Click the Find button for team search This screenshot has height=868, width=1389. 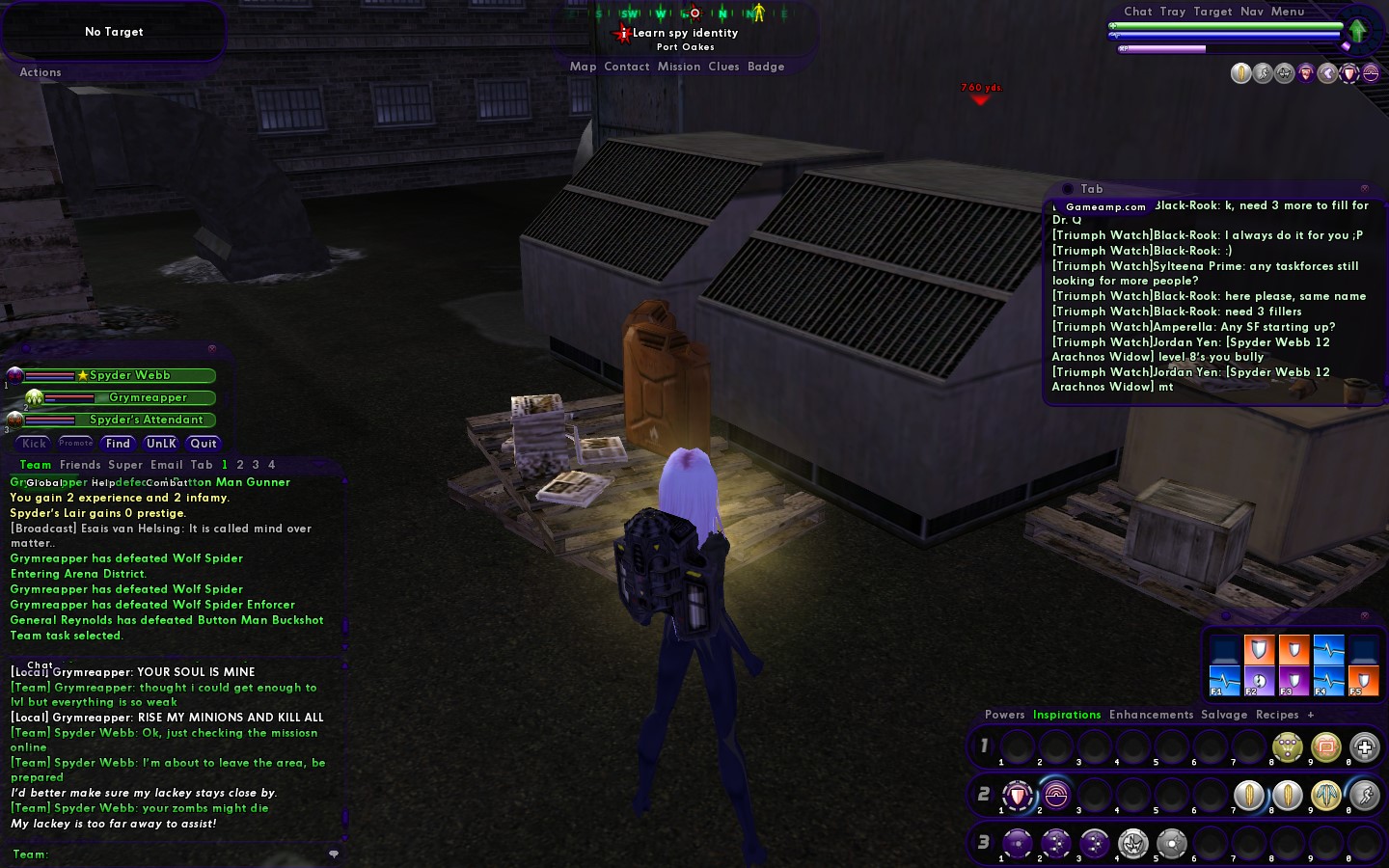point(118,444)
